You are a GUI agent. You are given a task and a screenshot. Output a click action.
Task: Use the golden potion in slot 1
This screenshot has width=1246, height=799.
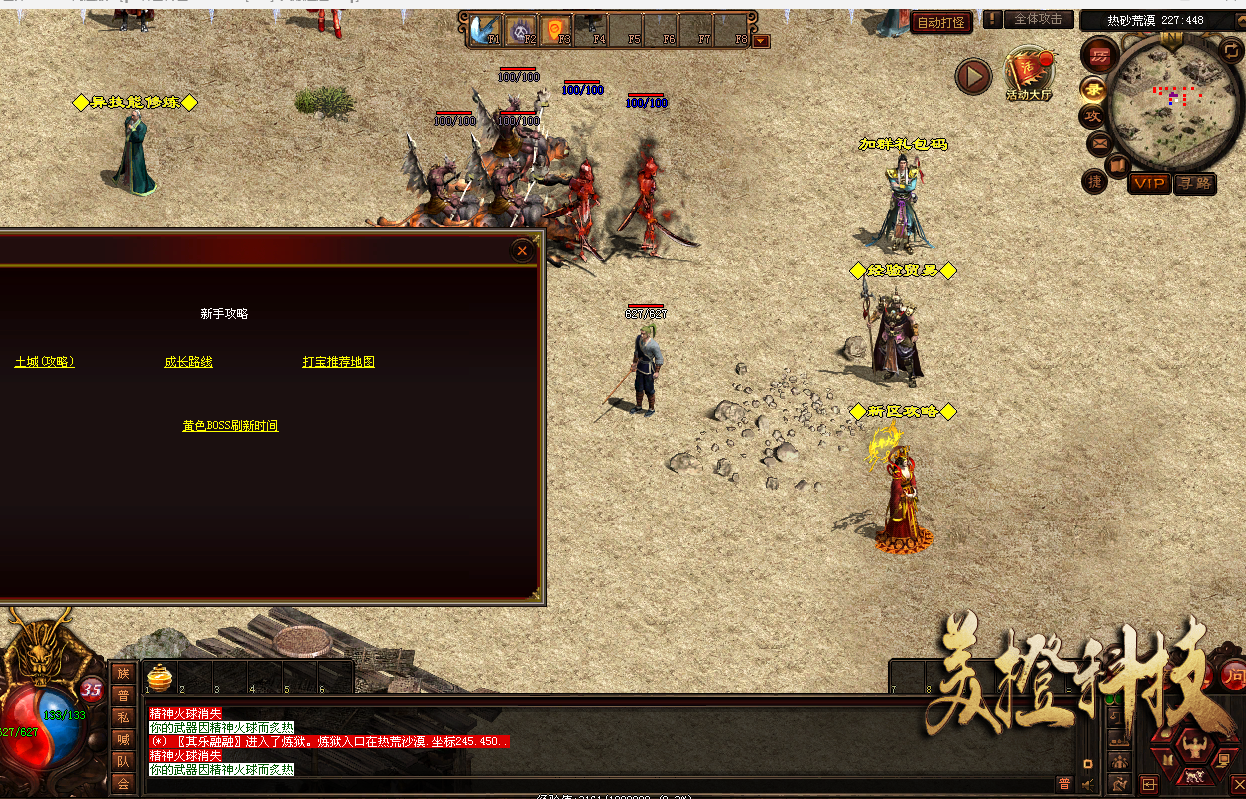(160, 677)
